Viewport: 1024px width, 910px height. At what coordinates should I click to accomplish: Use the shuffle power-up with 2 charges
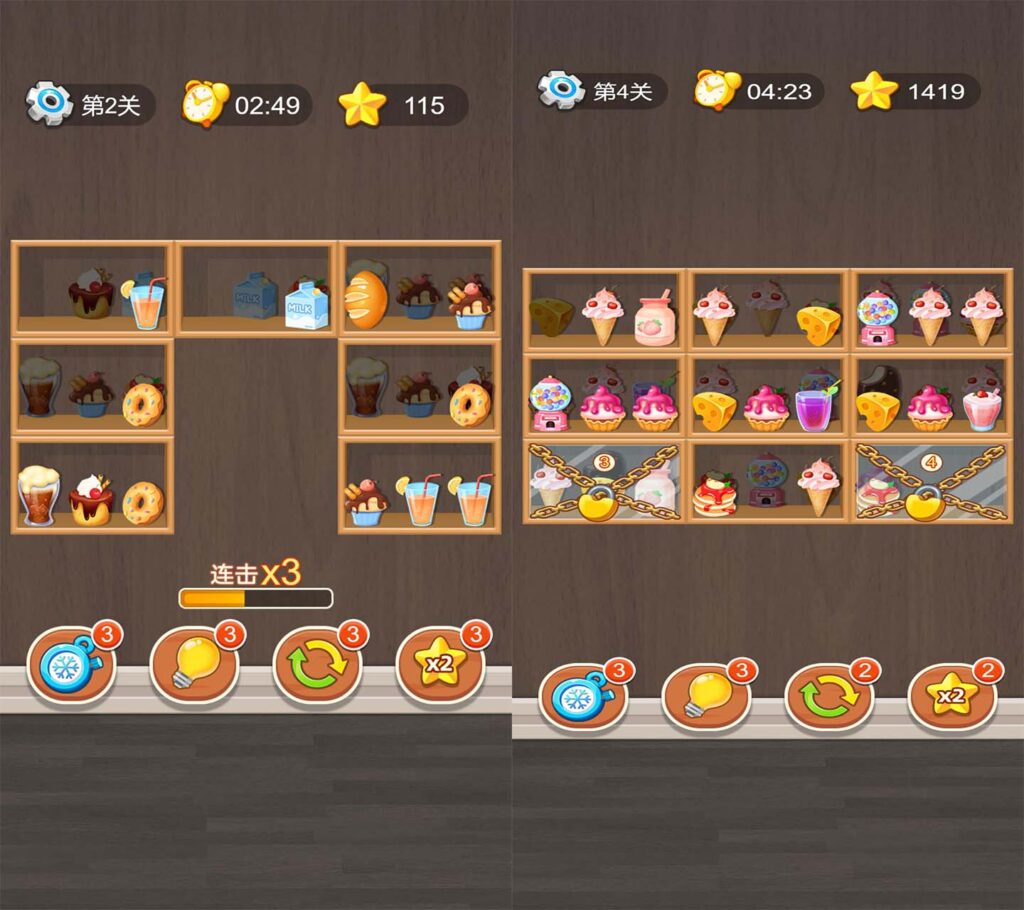(828, 696)
